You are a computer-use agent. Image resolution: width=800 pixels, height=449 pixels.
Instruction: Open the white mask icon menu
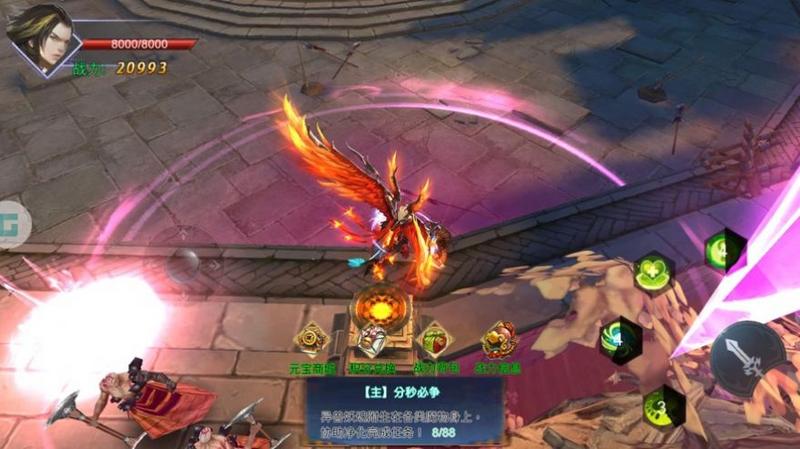(x=371, y=343)
